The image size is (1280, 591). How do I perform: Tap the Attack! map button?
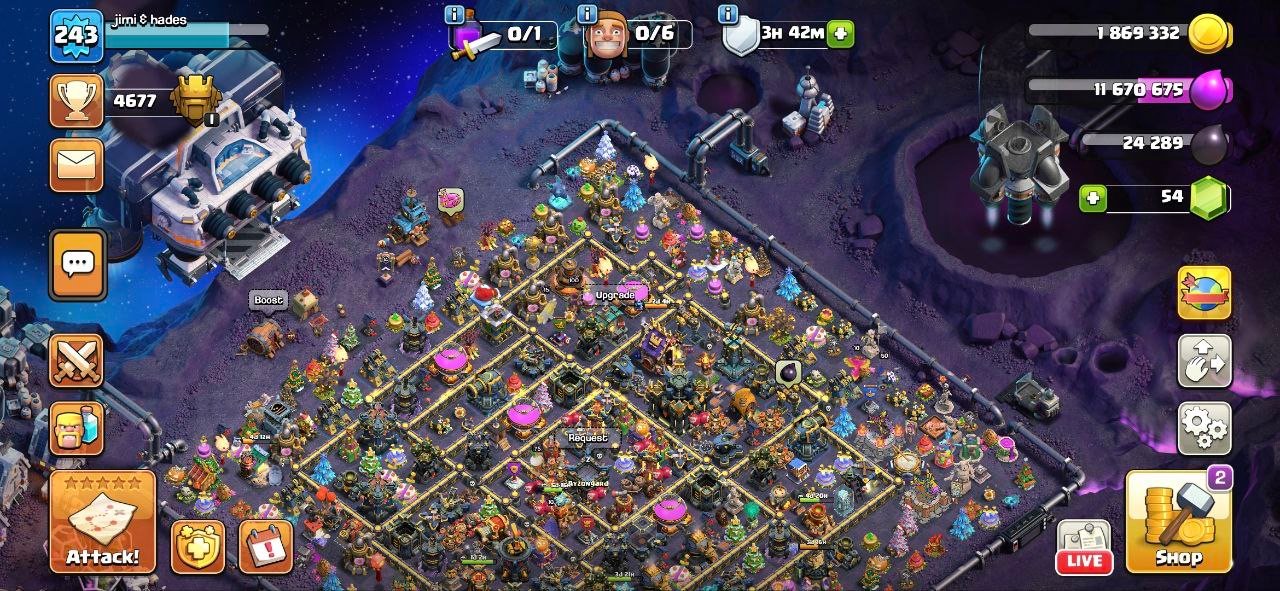(x=103, y=522)
